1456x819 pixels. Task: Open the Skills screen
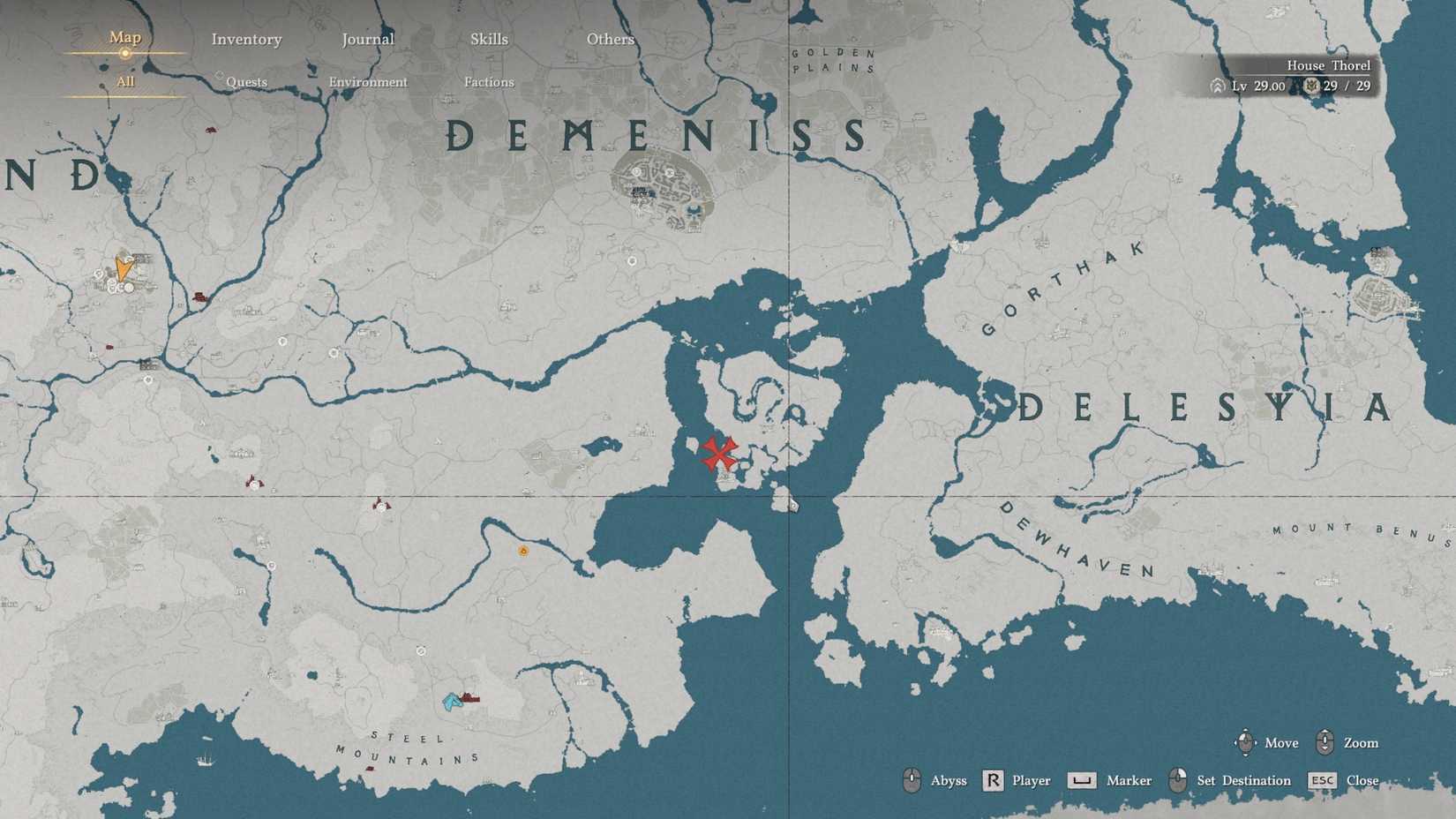point(489,39)
